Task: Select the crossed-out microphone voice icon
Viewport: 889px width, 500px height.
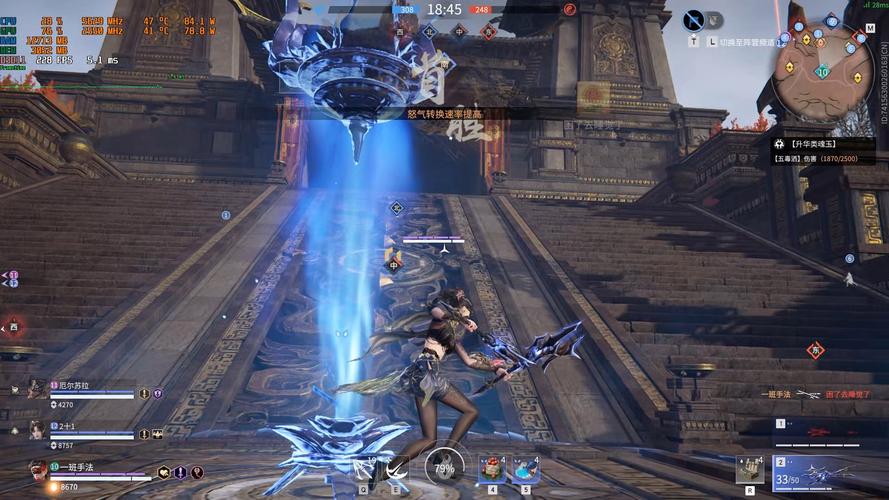Action: (x=694, y=20)
